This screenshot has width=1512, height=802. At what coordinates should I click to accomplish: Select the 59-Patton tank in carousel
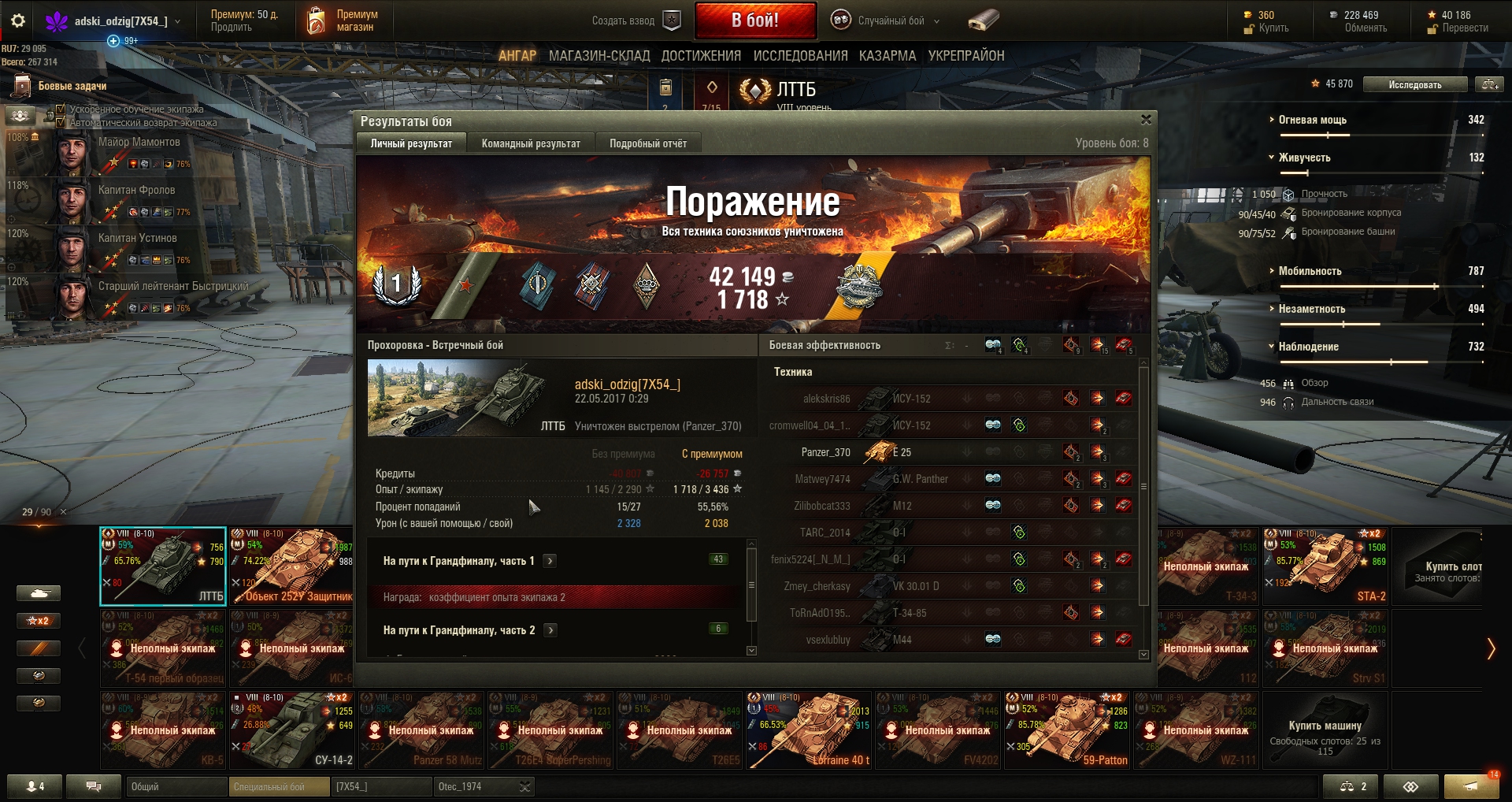(x=1067, y=730)
